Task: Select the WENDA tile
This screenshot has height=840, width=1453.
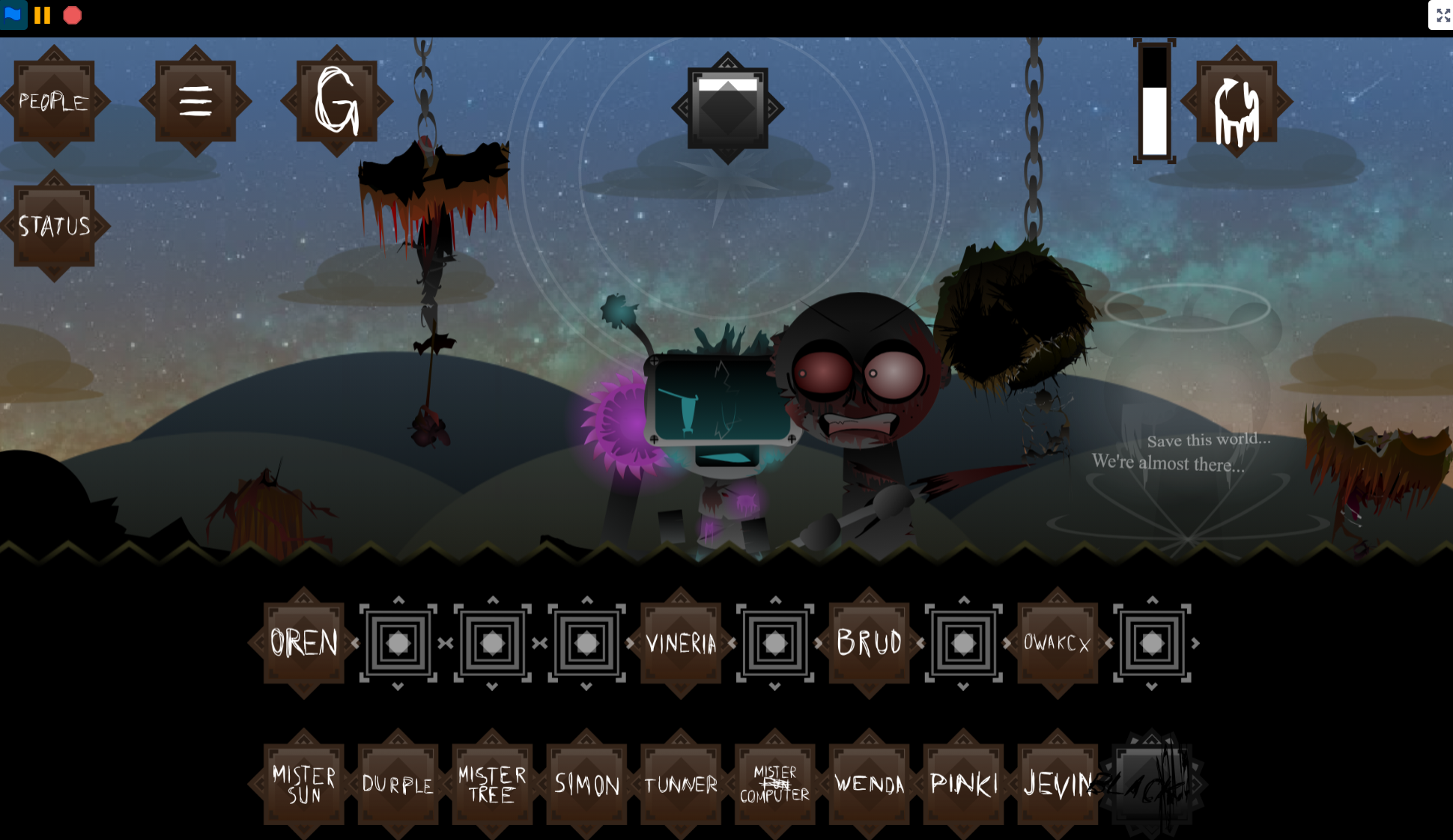Action: pos(869,784)
